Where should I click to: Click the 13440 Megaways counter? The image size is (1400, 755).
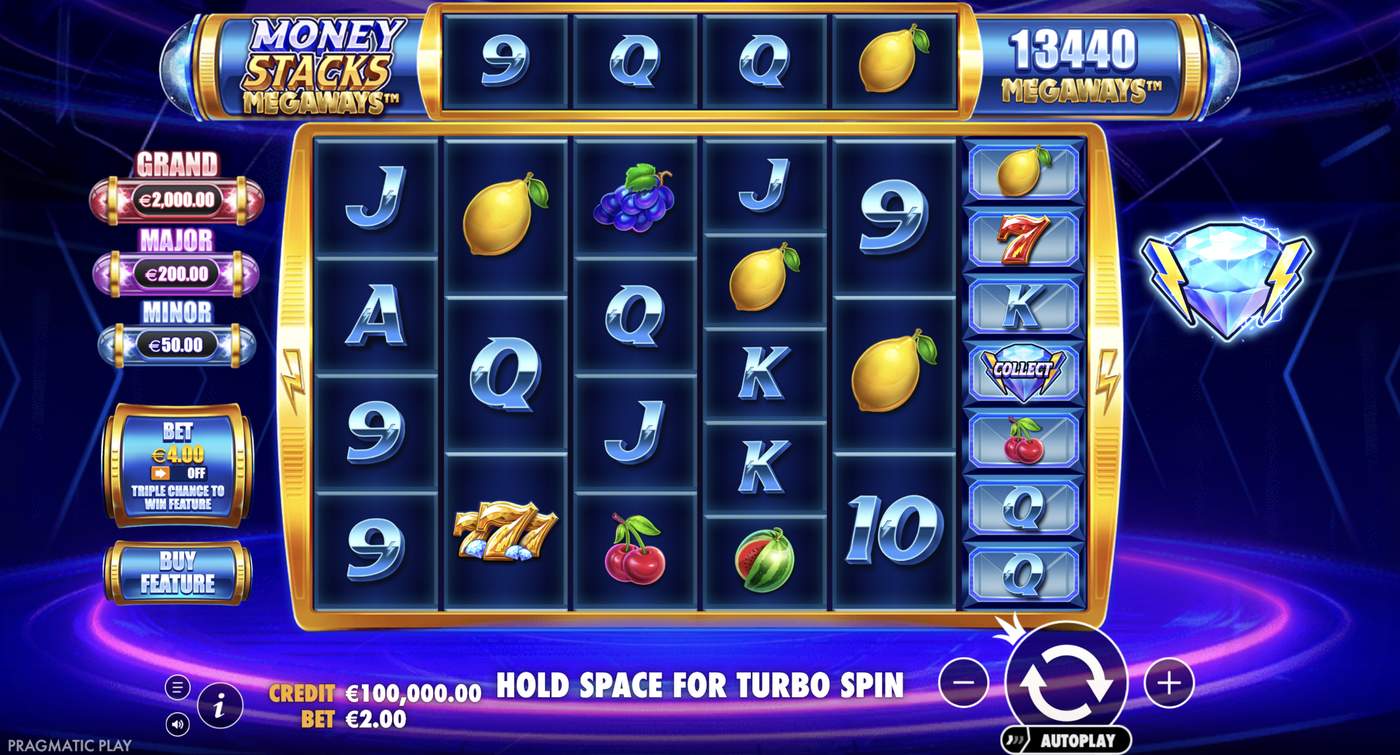pos(1078,62)
